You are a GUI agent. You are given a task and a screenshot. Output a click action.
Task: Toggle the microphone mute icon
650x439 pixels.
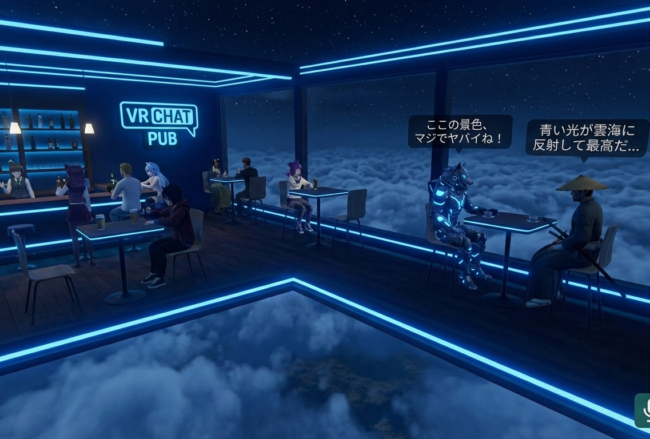[x=643, y=410]
